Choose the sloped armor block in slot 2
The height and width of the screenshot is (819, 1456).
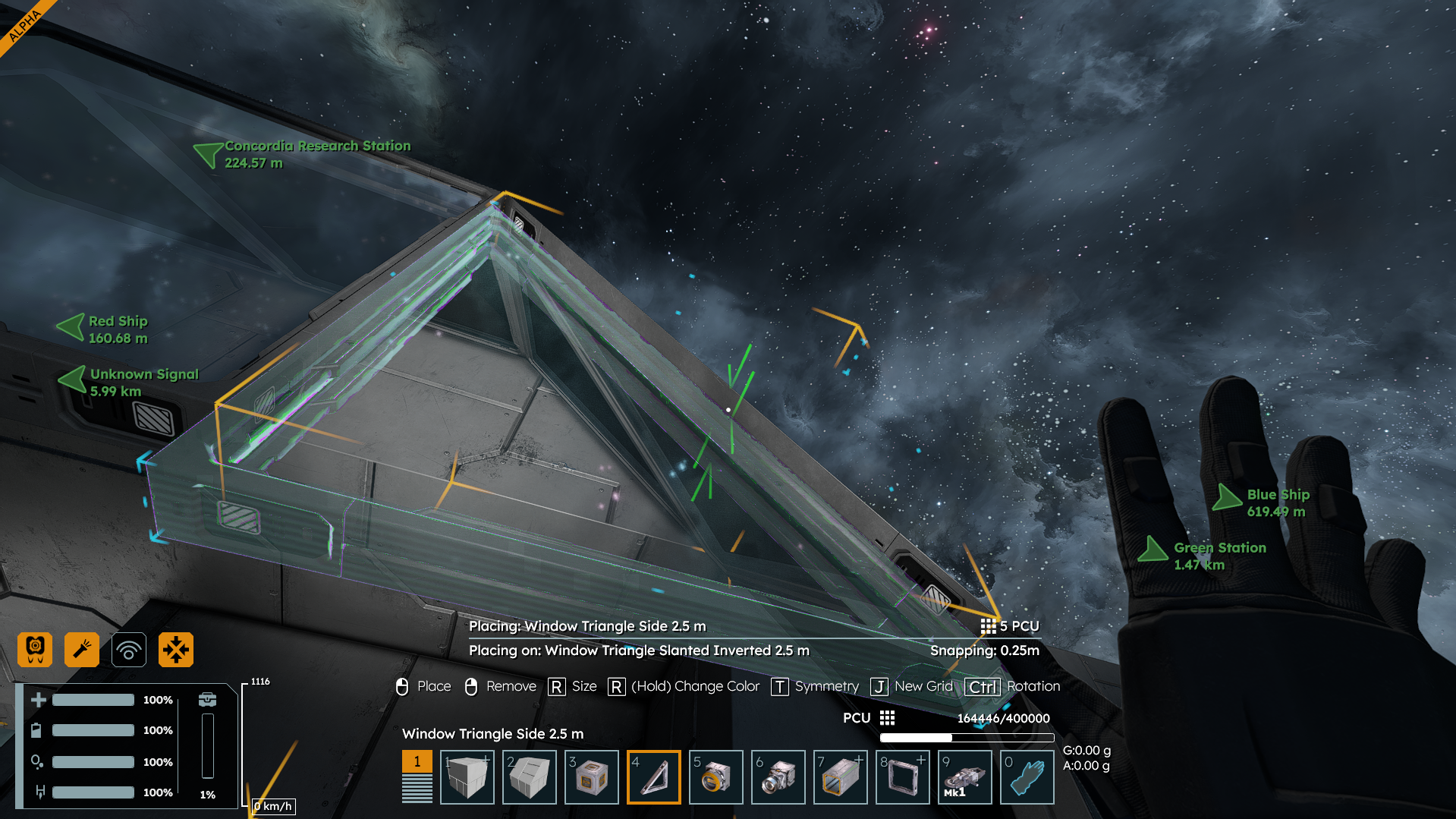pos(529,777)
